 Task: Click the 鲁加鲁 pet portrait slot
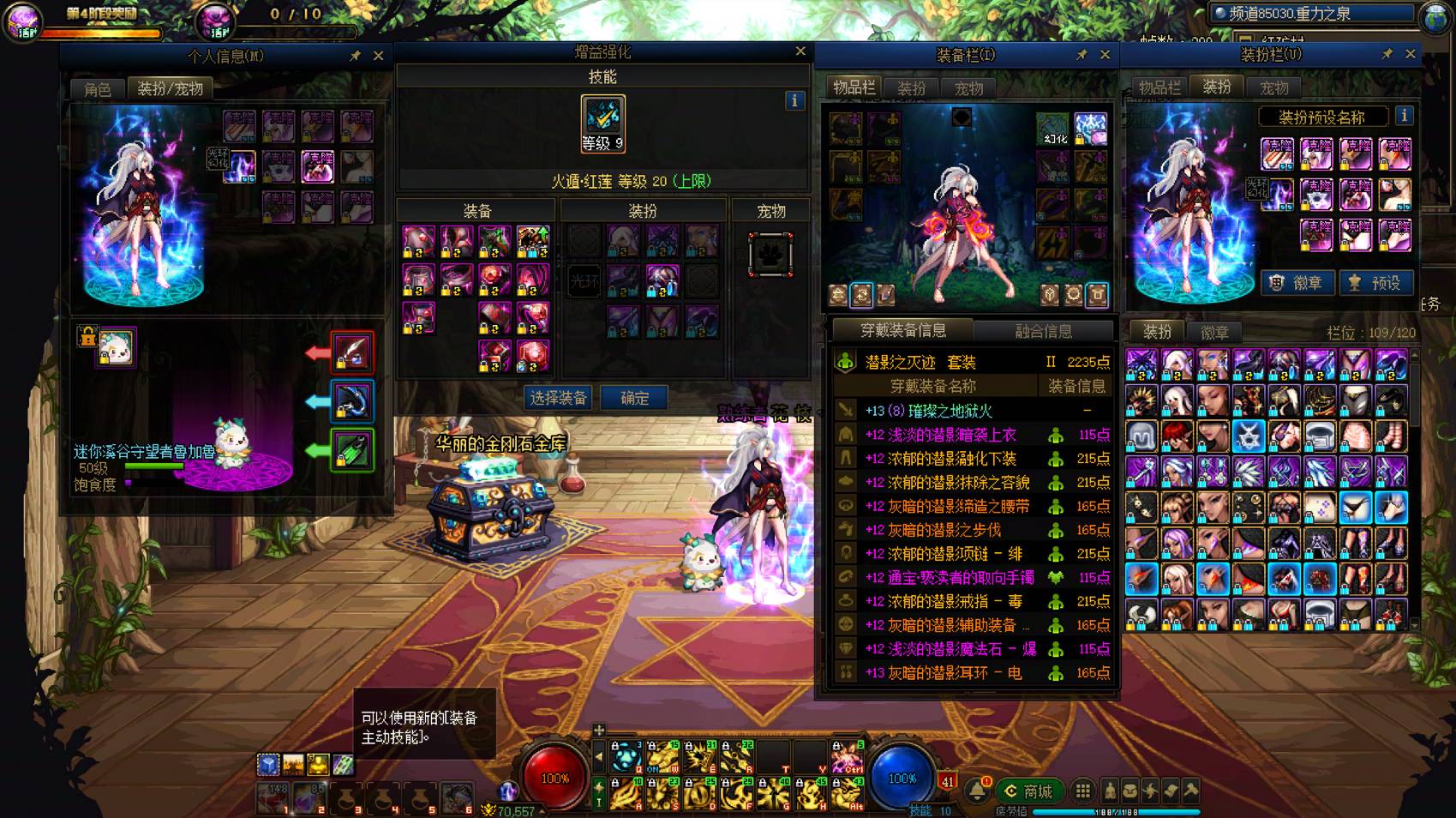click(x=116, y=347)
